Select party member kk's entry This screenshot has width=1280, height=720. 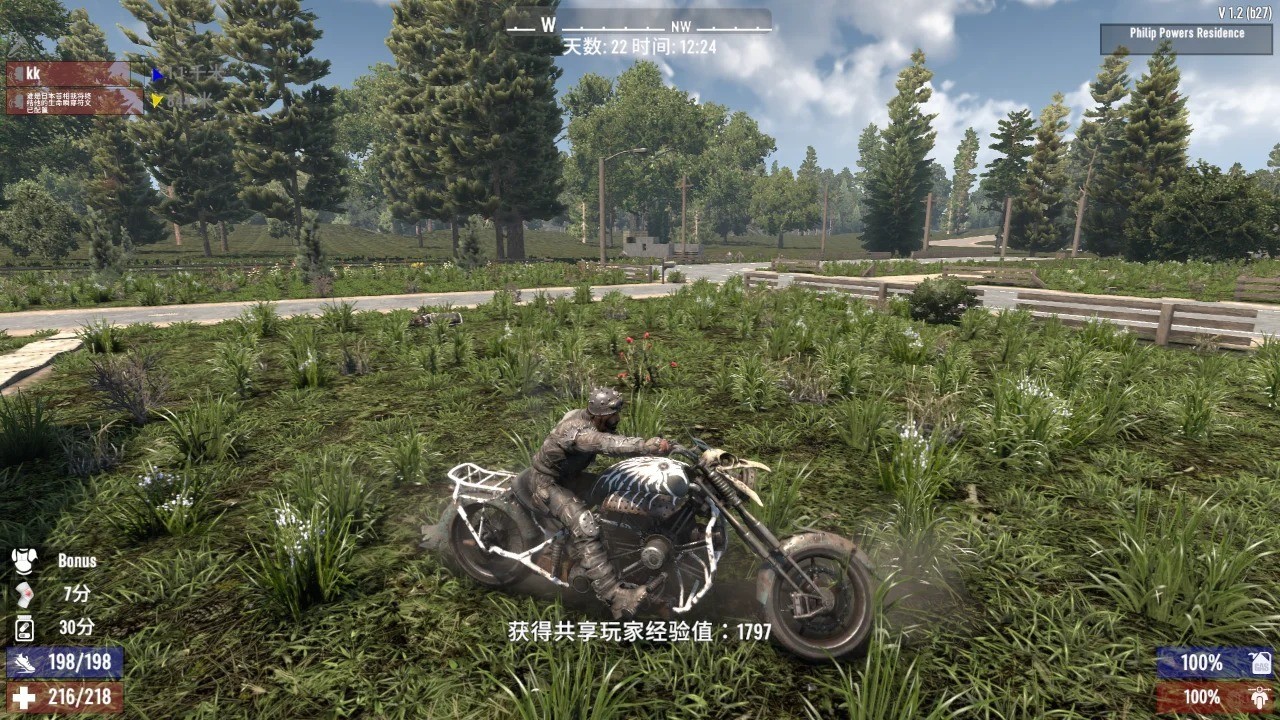(69, 74)
